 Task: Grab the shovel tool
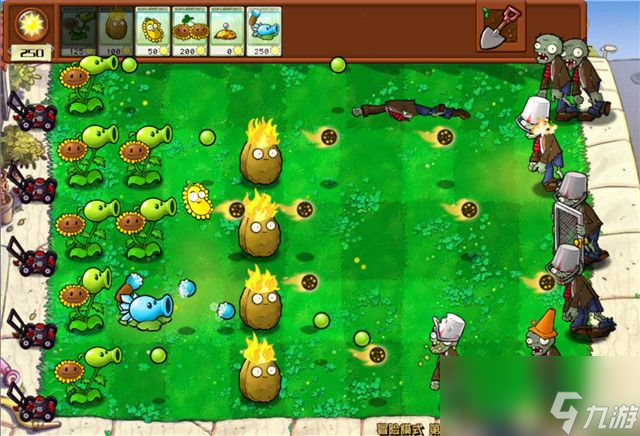[x=500, y=27]
